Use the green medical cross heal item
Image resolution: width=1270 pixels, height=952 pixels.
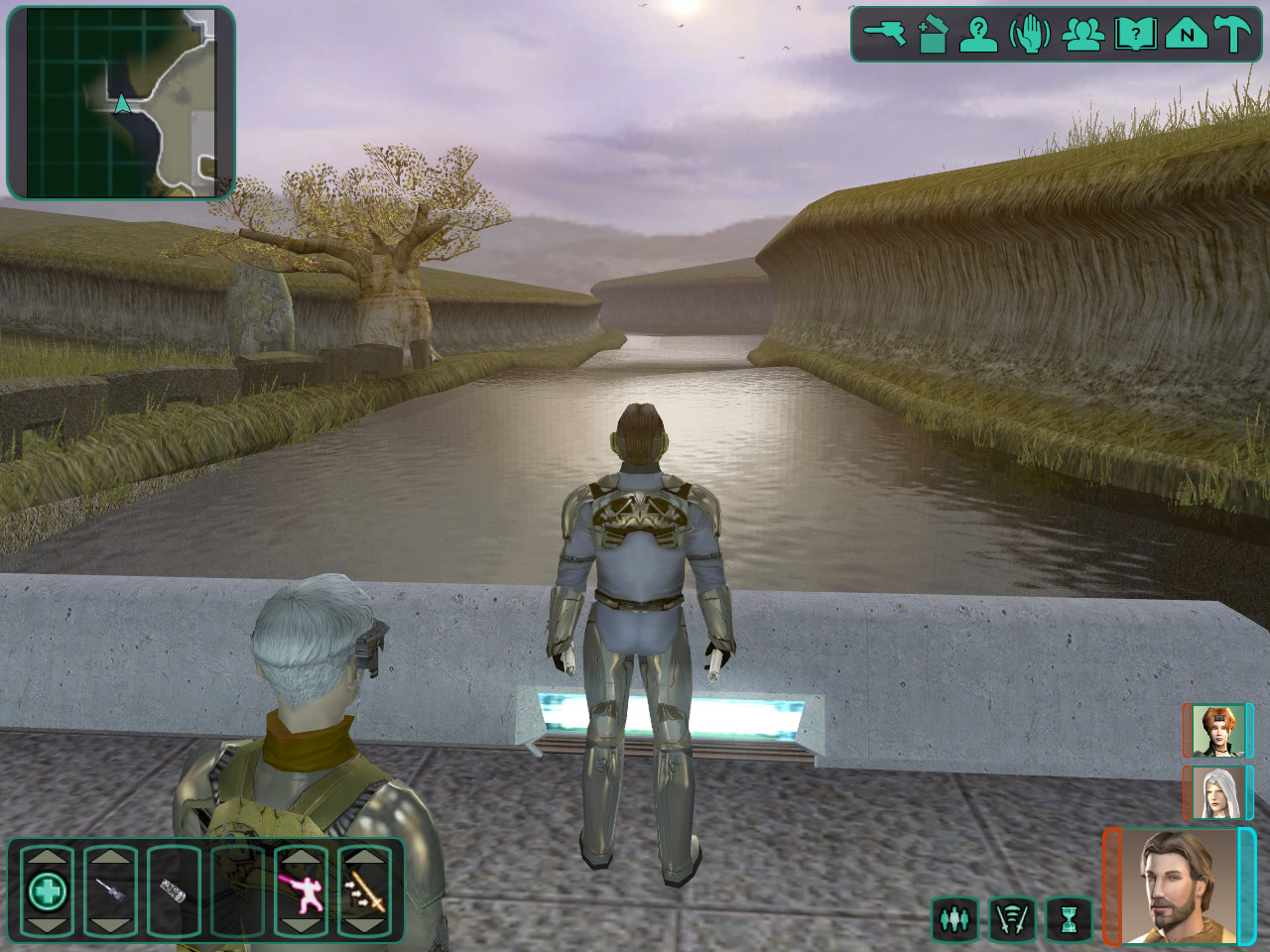[47, 892]
